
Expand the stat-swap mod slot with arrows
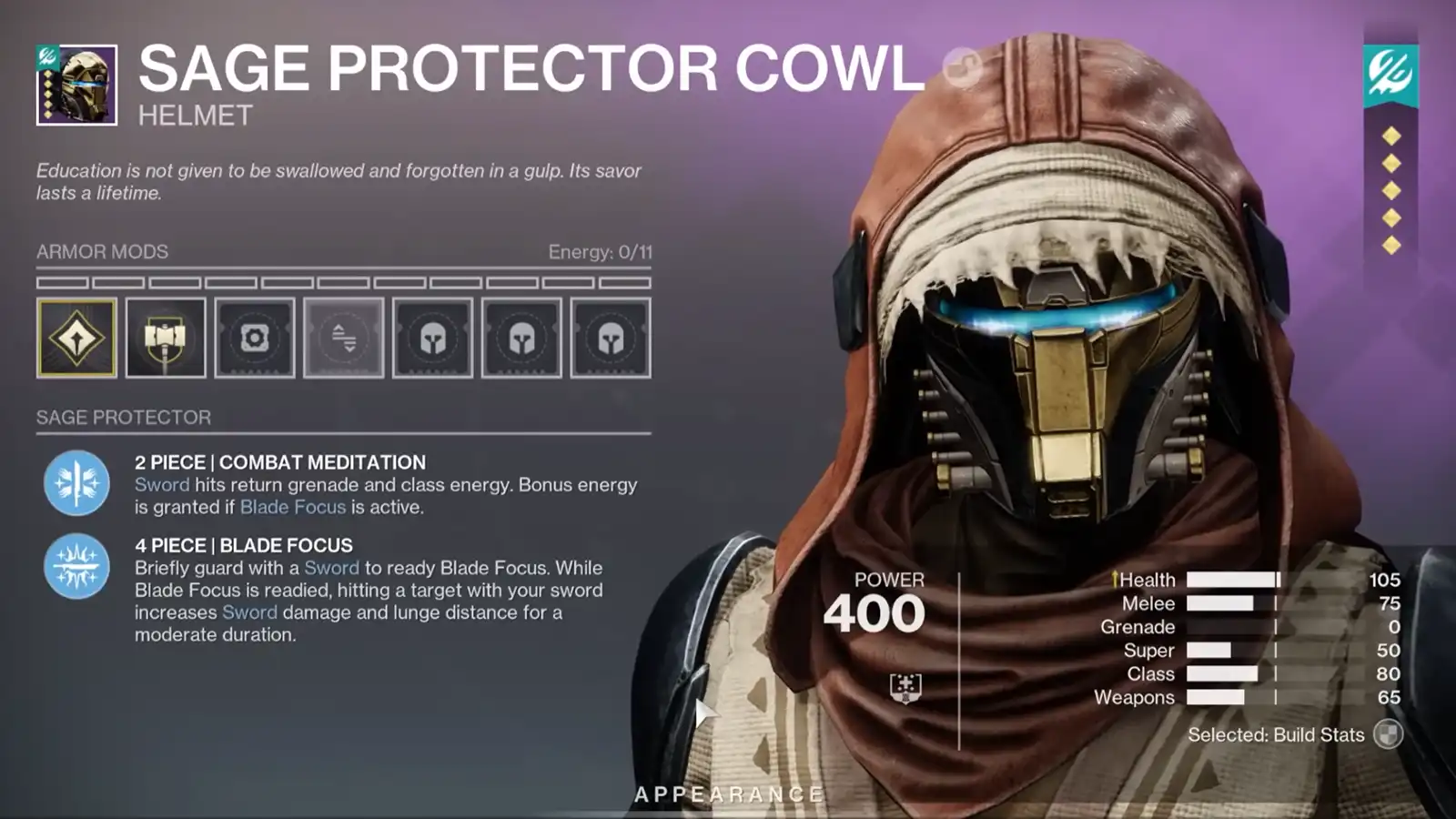tap(343, 337)
